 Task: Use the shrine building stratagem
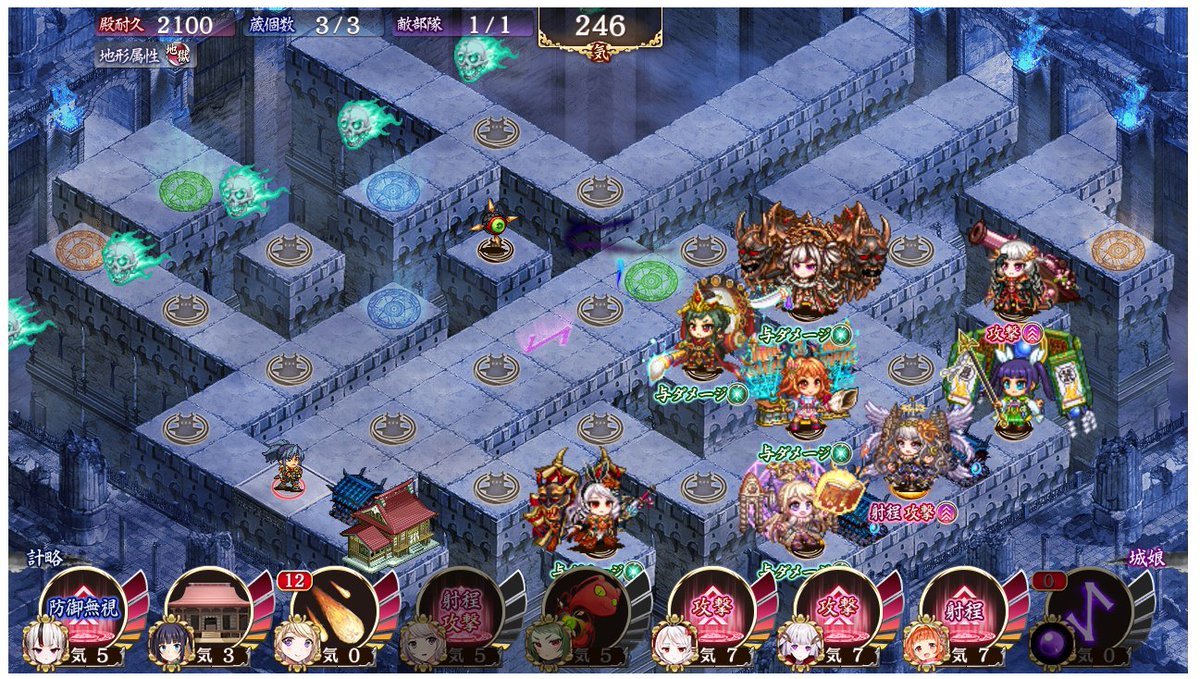point(208,608)
